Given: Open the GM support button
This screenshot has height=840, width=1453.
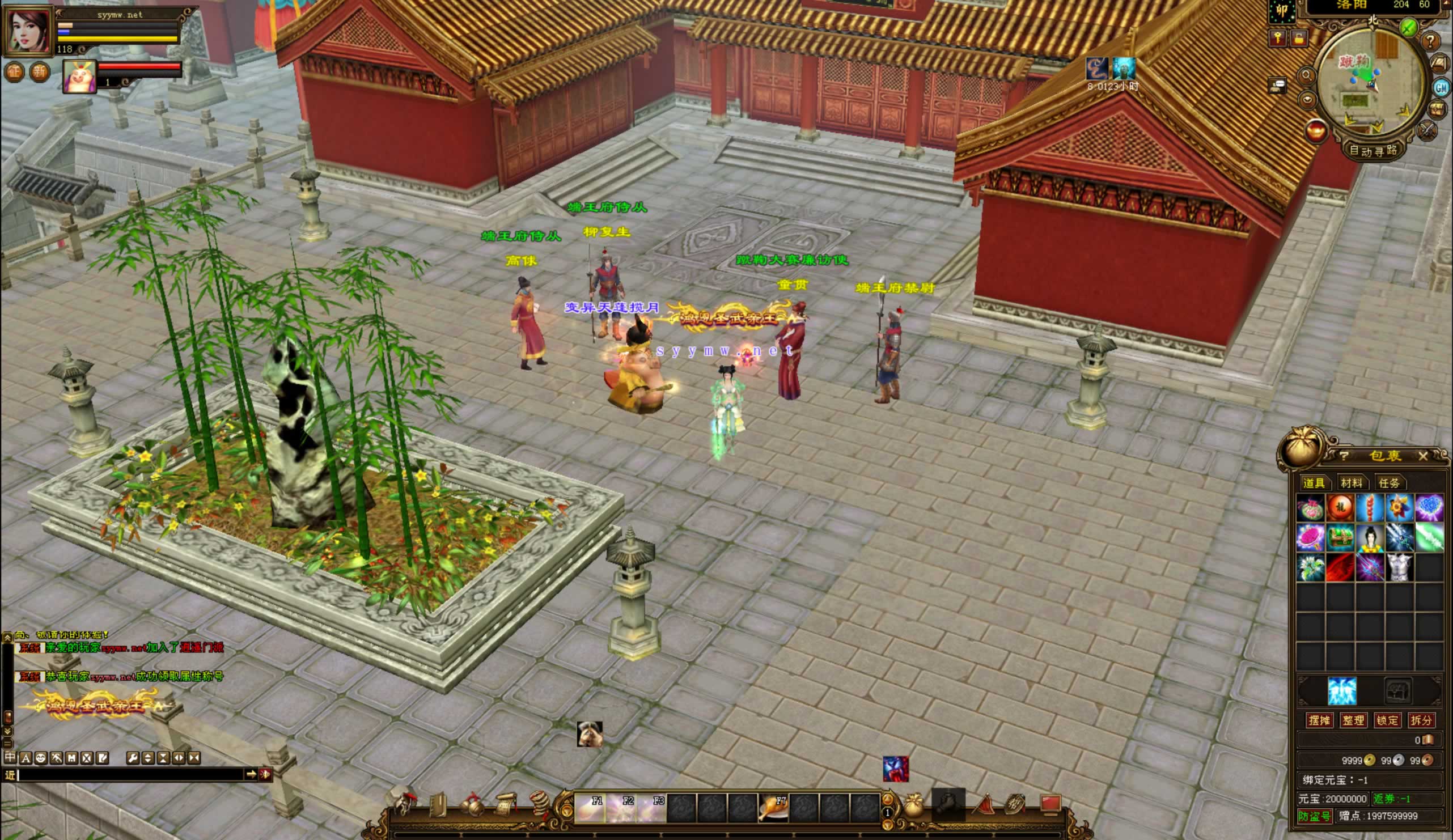Looking at the screenshot, I should point(1441,88).
